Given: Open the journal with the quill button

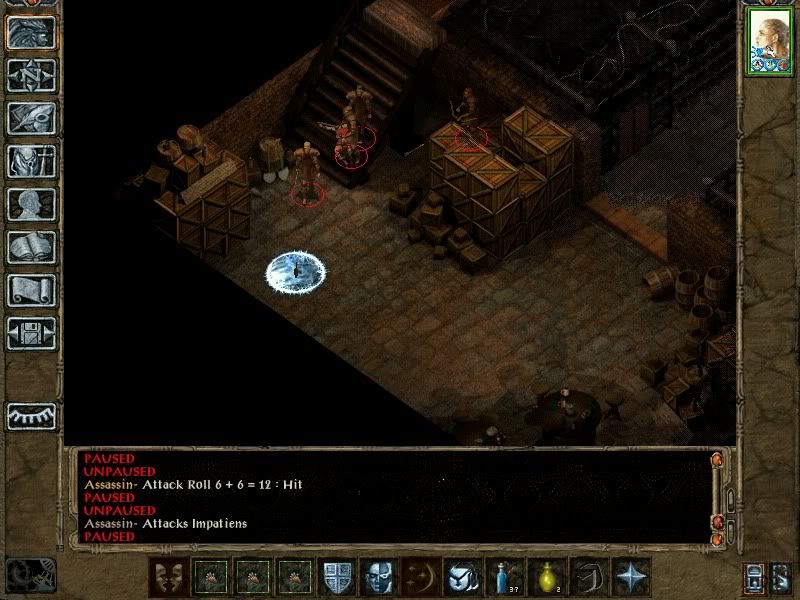Looking at the screenshot, I should click(31, 118).
